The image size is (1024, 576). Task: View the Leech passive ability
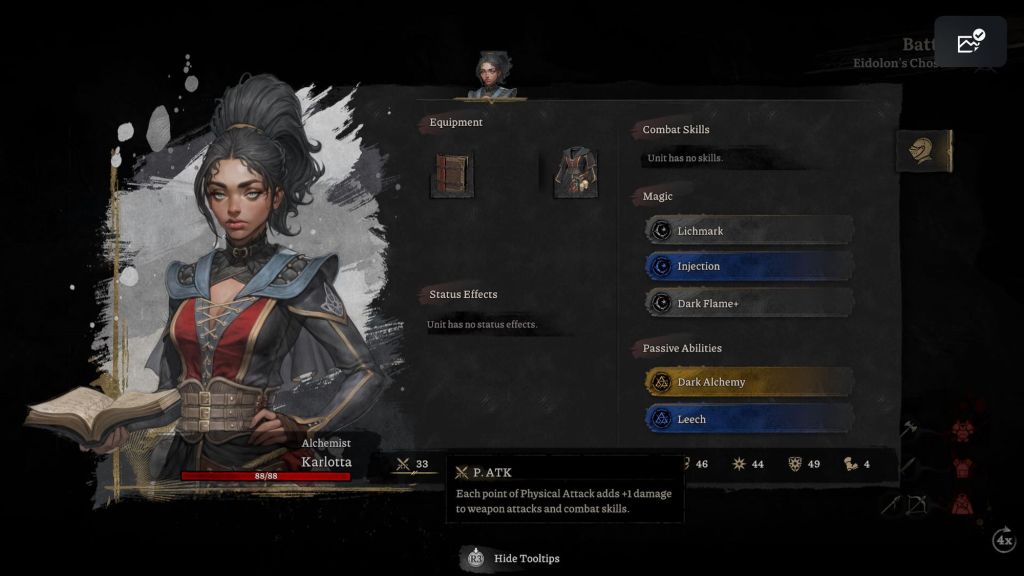point(749,419)
